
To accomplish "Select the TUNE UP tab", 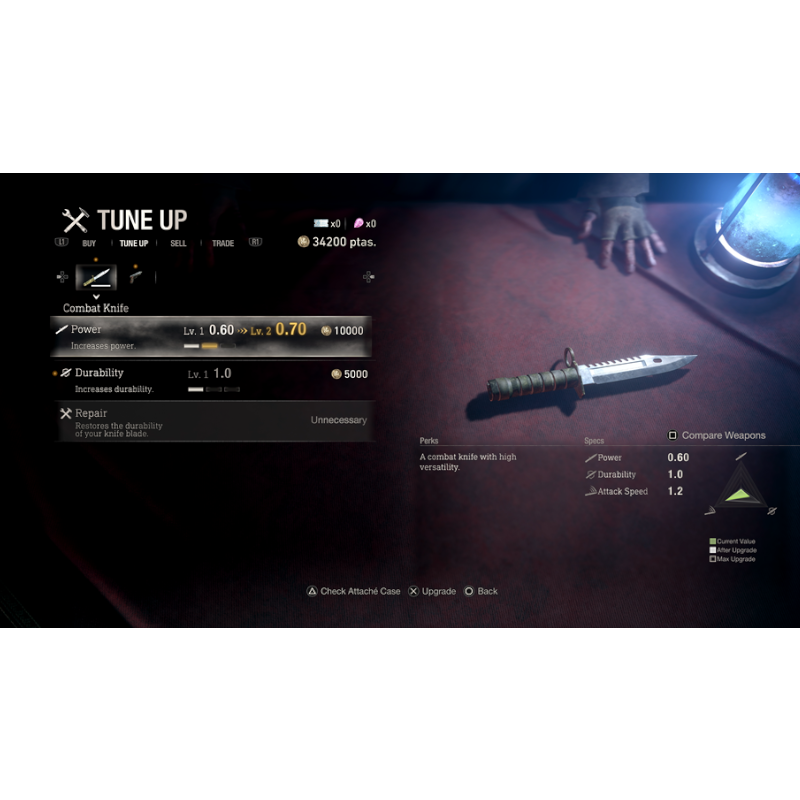I will (133, 243).
